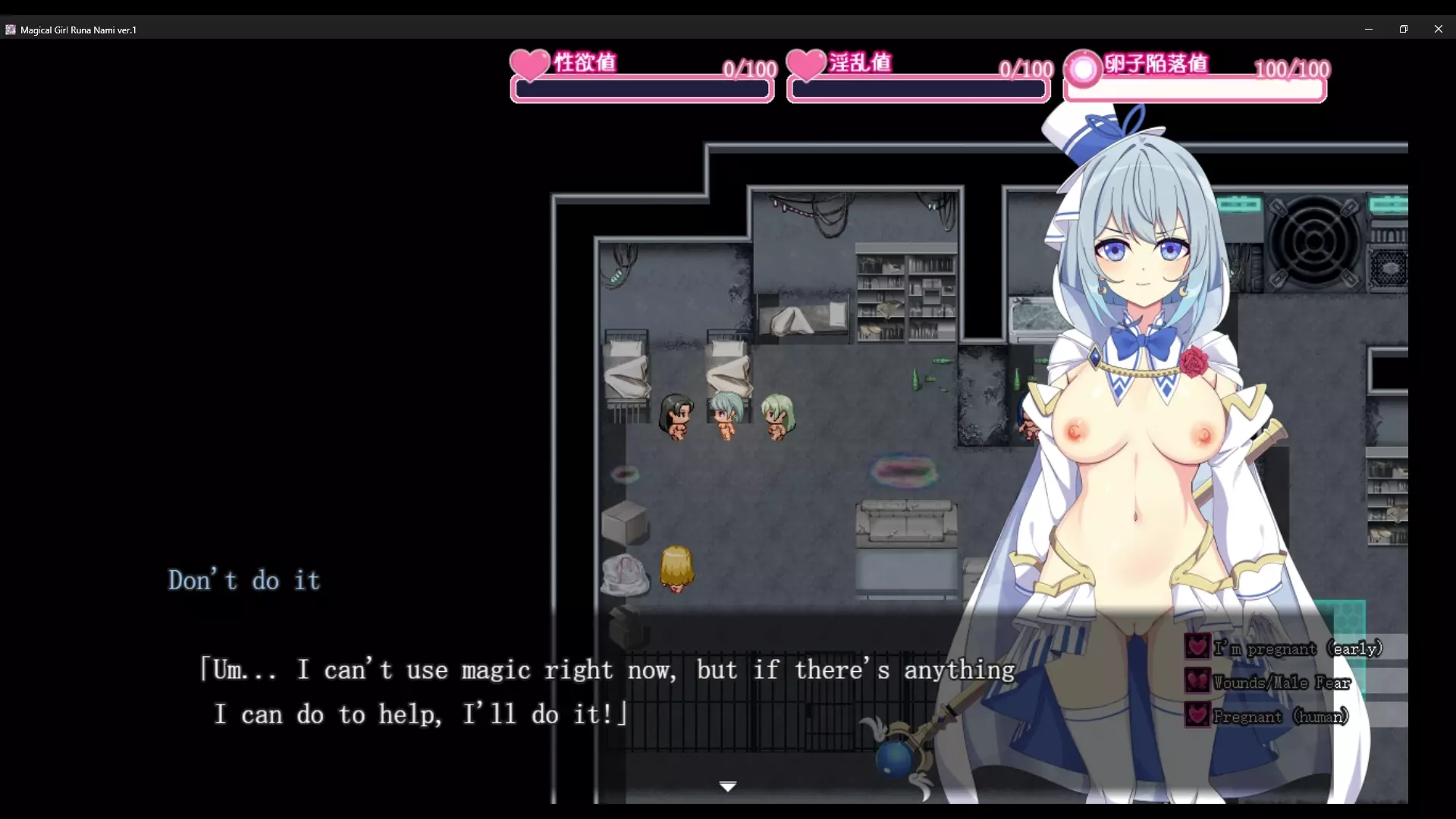Viewport: 1456px width, 819px height.
Task: Minimize the game window
Action: tap(1369, 30)
